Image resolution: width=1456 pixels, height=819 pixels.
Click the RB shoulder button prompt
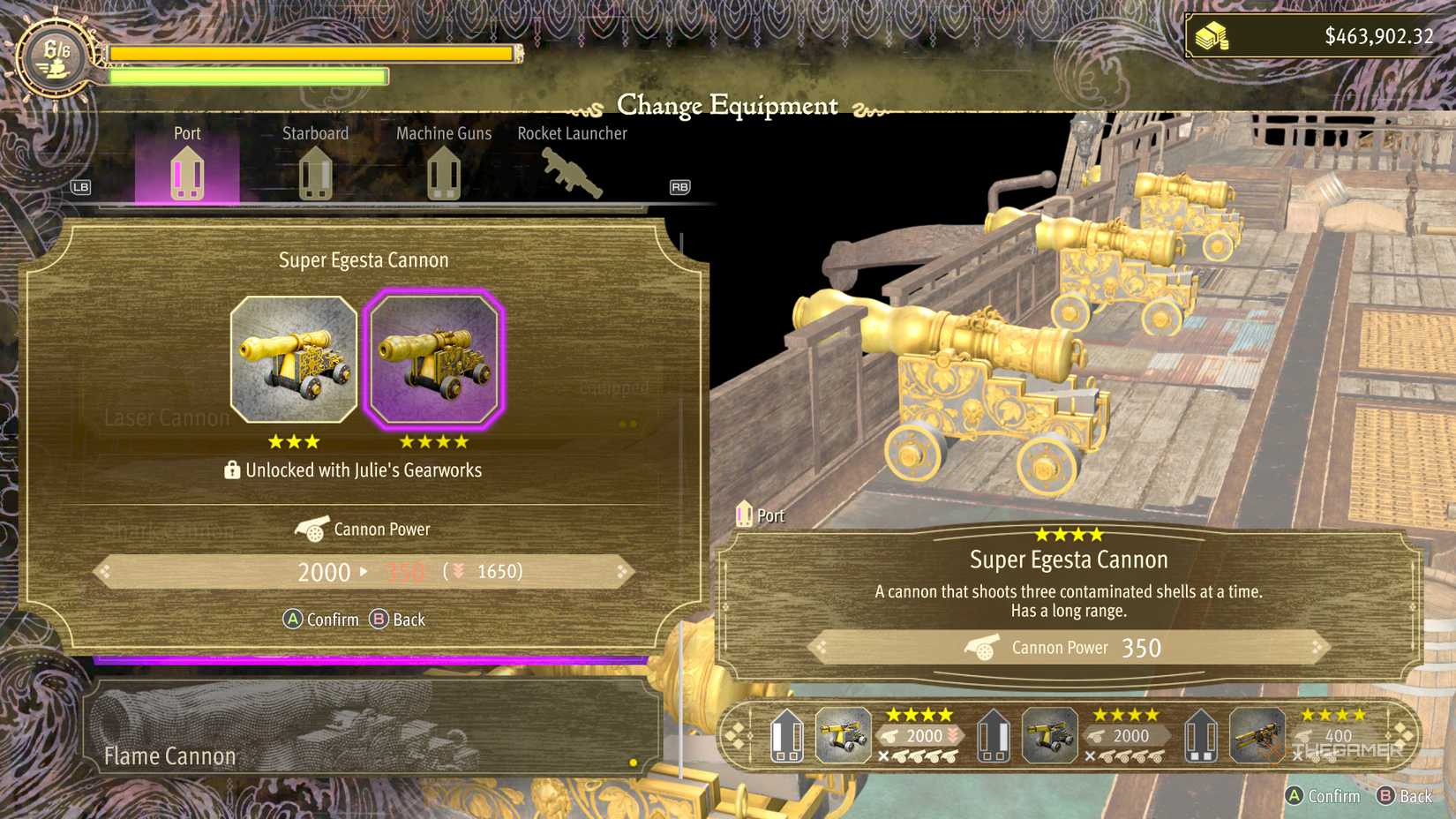pyautogui.click(x=679, y=187)
